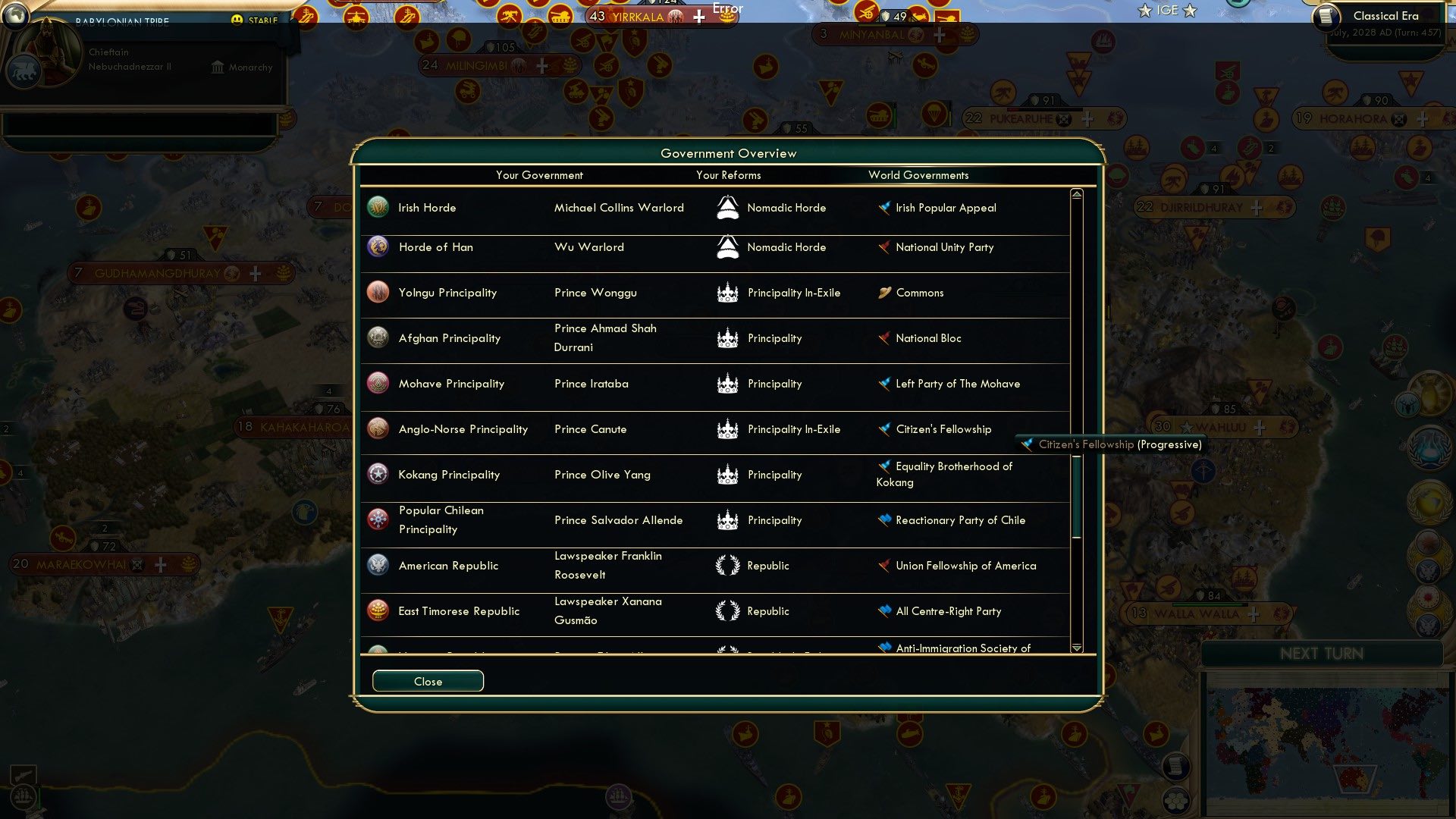The height and width of the screenshot is (819, 1456).
Task: Toggle the plus control on Milingimbi banner
Action: [x=541, y=66]
